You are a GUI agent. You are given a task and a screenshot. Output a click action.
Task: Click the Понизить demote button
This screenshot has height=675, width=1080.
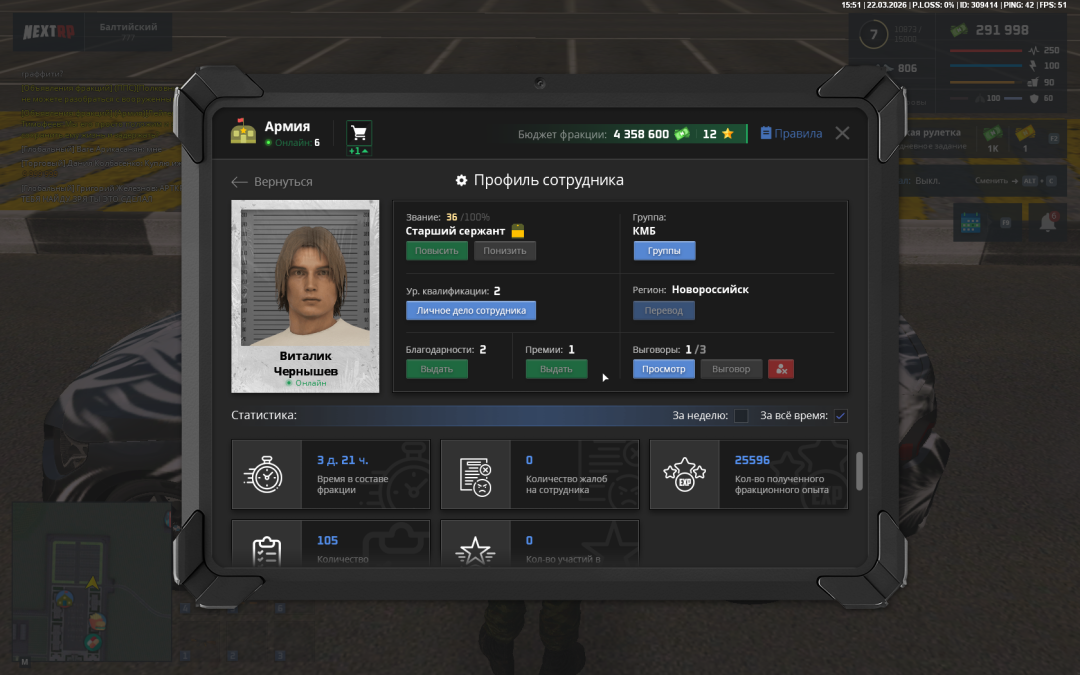(x=504, y=251)
